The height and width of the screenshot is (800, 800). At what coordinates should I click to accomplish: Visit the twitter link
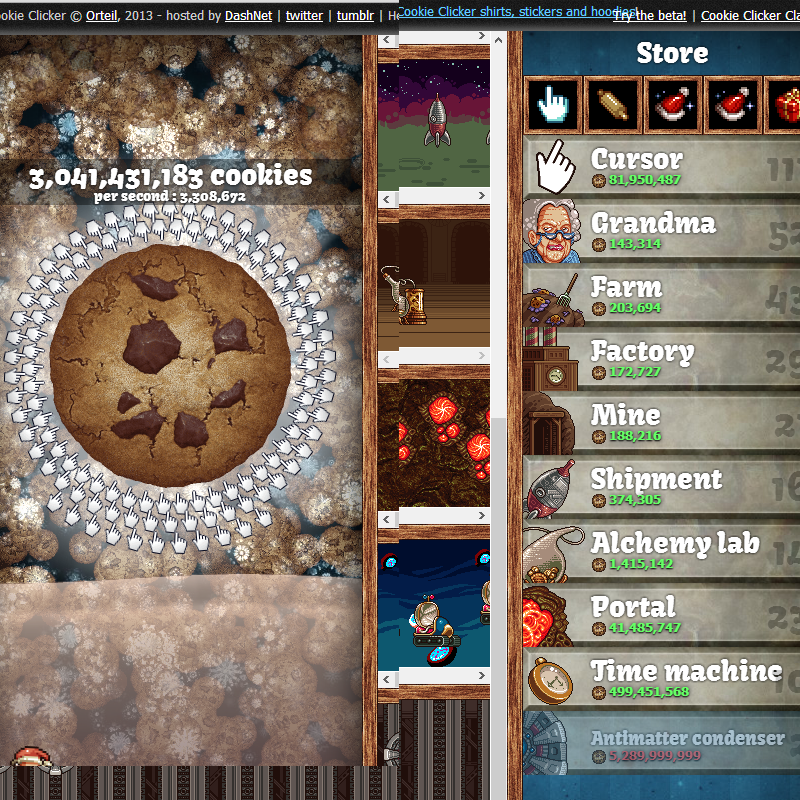click(x=304, y=16)
